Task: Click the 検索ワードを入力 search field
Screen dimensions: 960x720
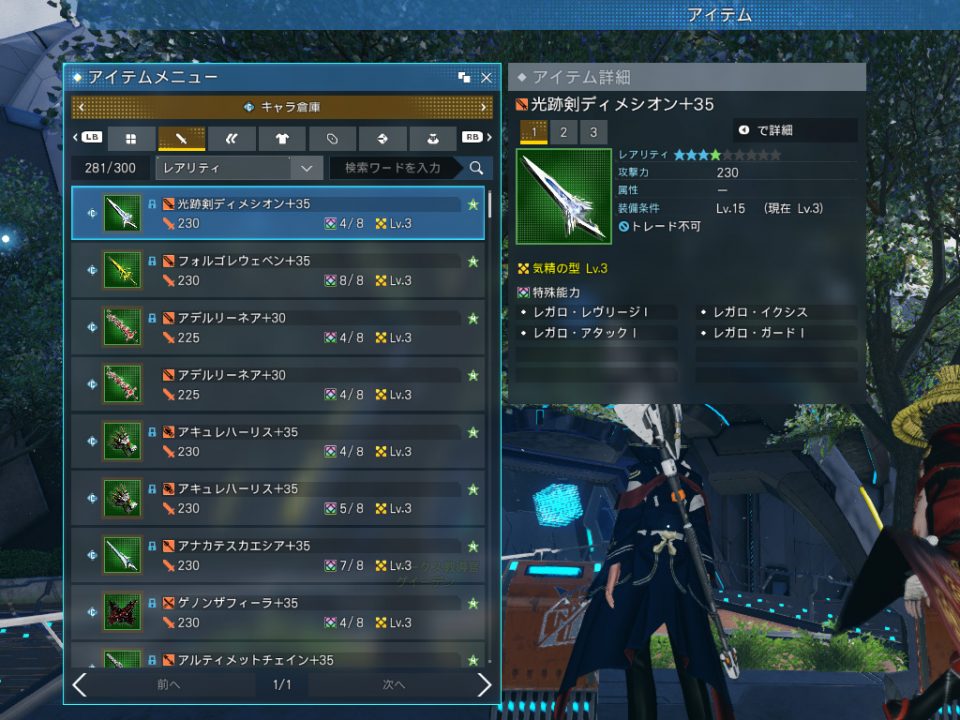Action: pyautogui.click(x=393, y=168)
